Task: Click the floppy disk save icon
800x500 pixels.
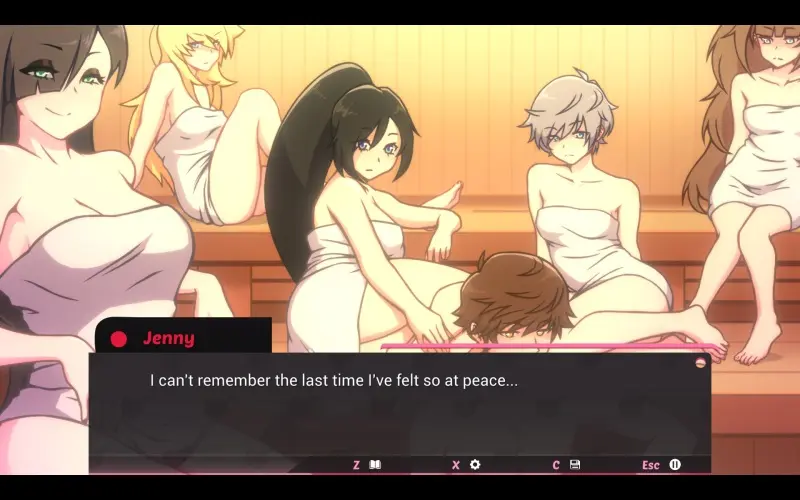Action: 575,465
